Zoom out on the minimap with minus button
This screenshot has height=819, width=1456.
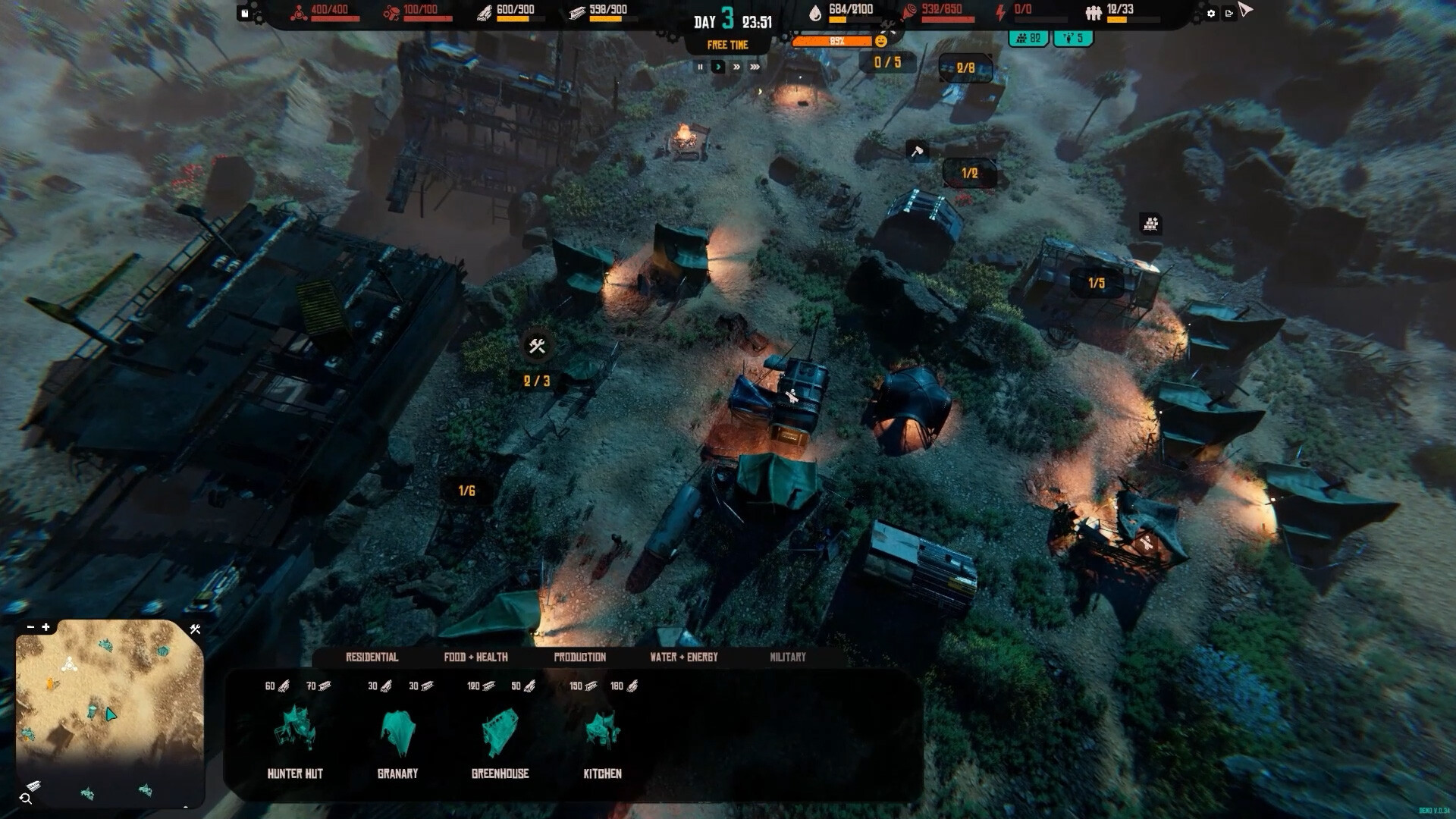pos(30,628)
